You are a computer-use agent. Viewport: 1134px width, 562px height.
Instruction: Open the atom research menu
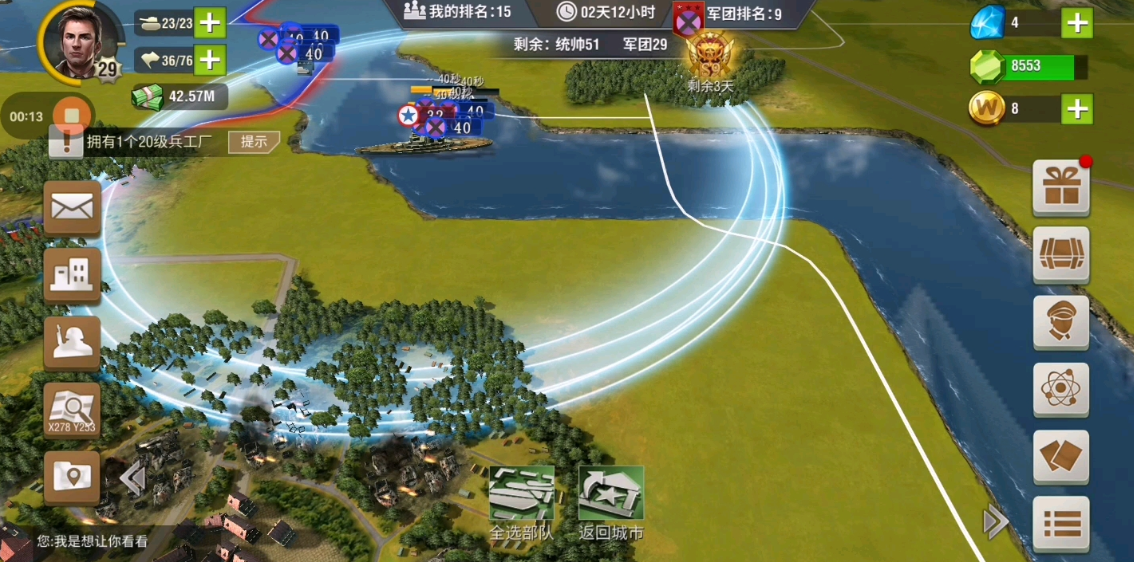(1060, 389)
